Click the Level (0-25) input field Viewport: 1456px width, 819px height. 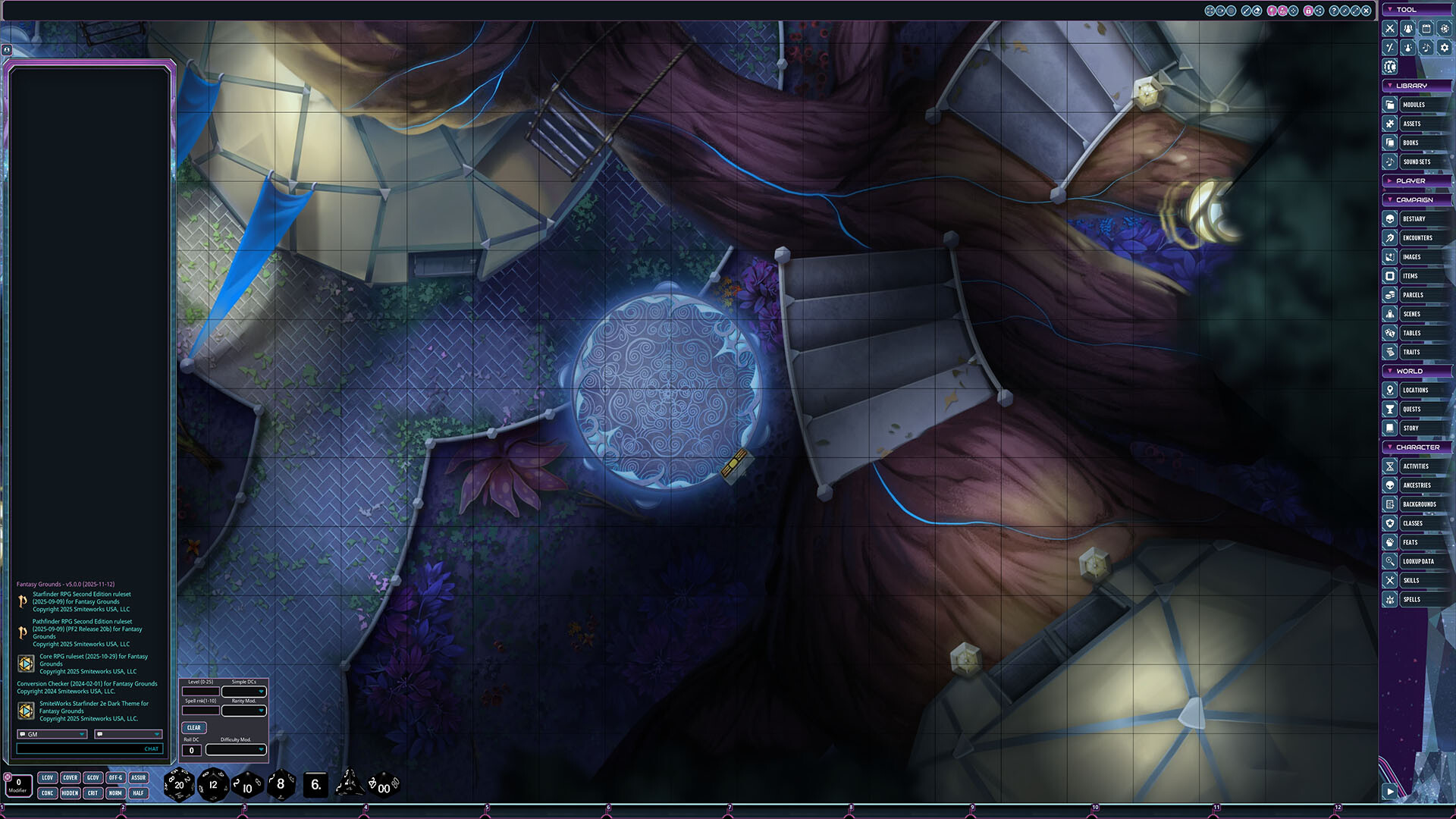click(200, 692)
